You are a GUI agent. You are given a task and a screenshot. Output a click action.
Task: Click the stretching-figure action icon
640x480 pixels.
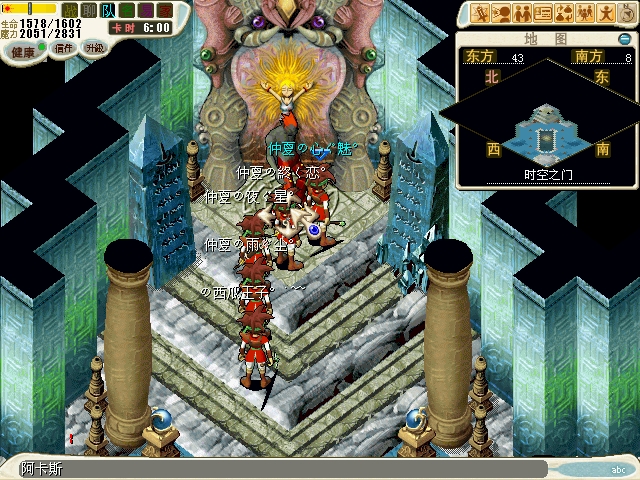[606, 13]
